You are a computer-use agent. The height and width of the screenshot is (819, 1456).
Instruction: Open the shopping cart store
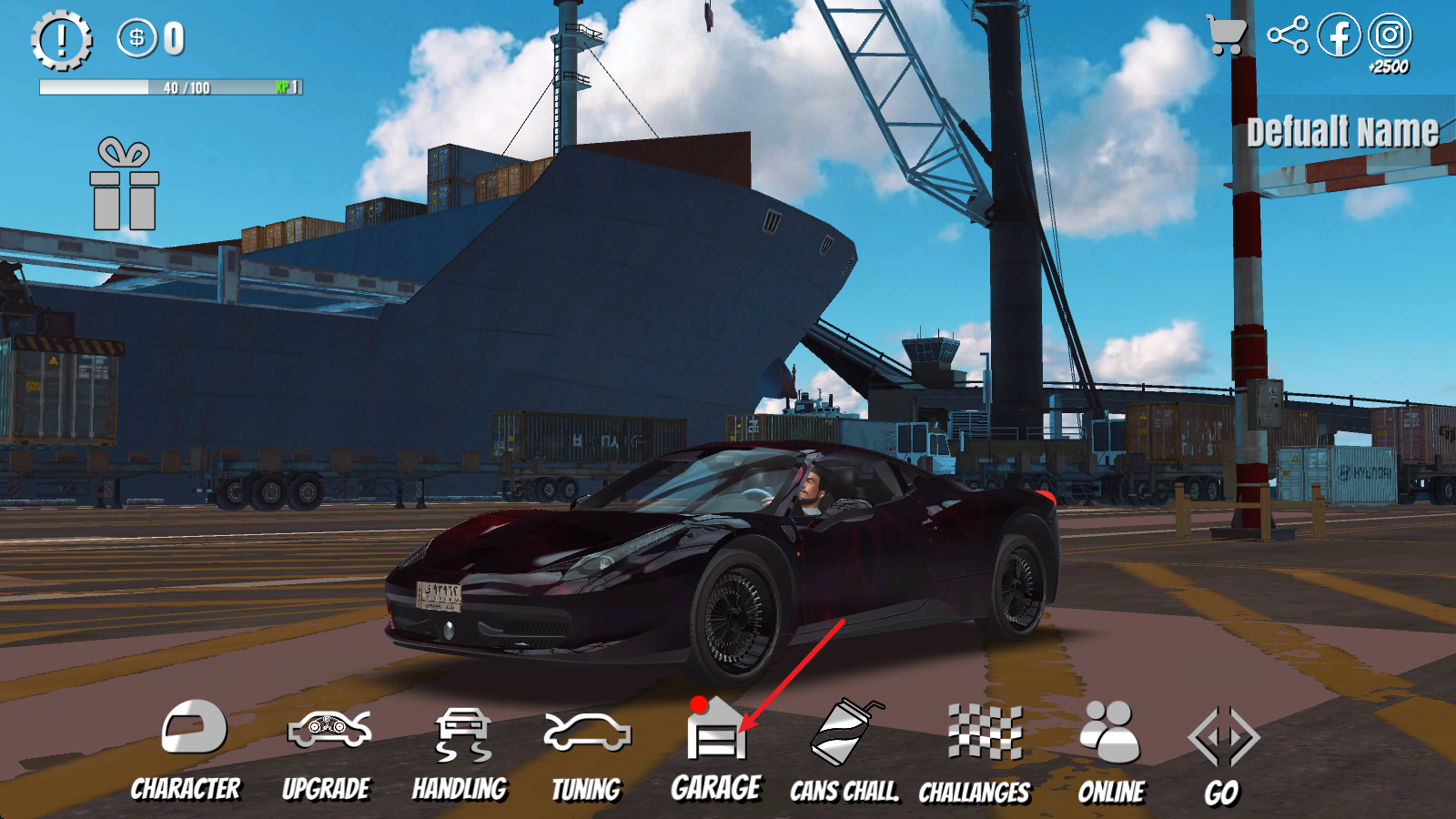pos(1226,35)
